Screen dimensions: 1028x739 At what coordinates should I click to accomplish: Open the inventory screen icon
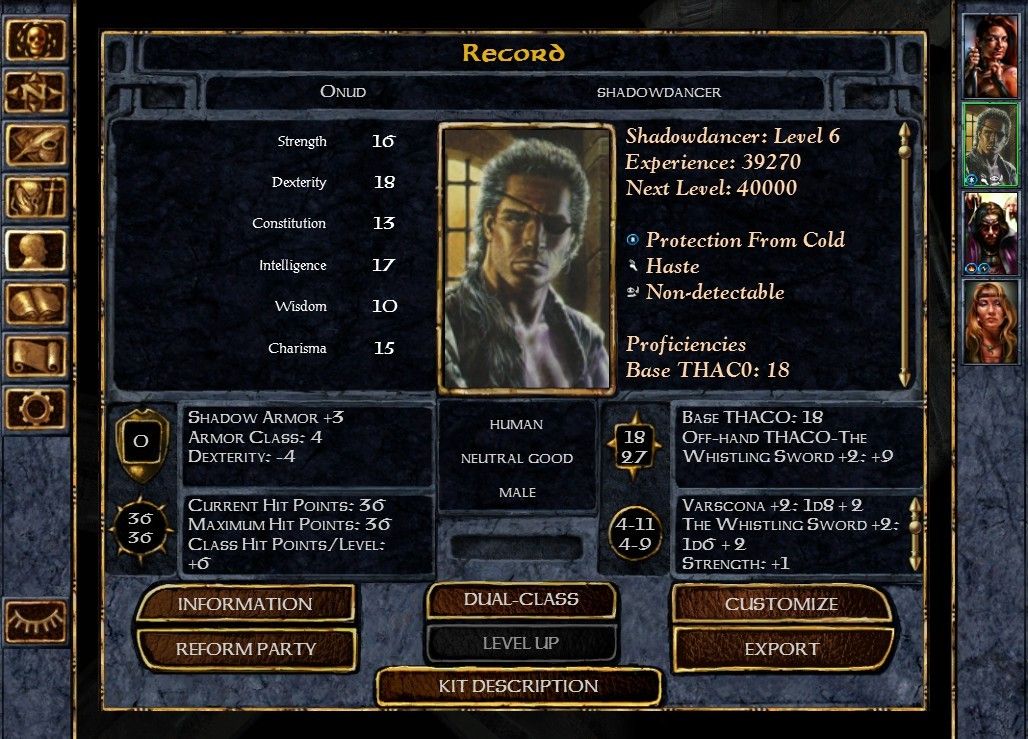36,197
